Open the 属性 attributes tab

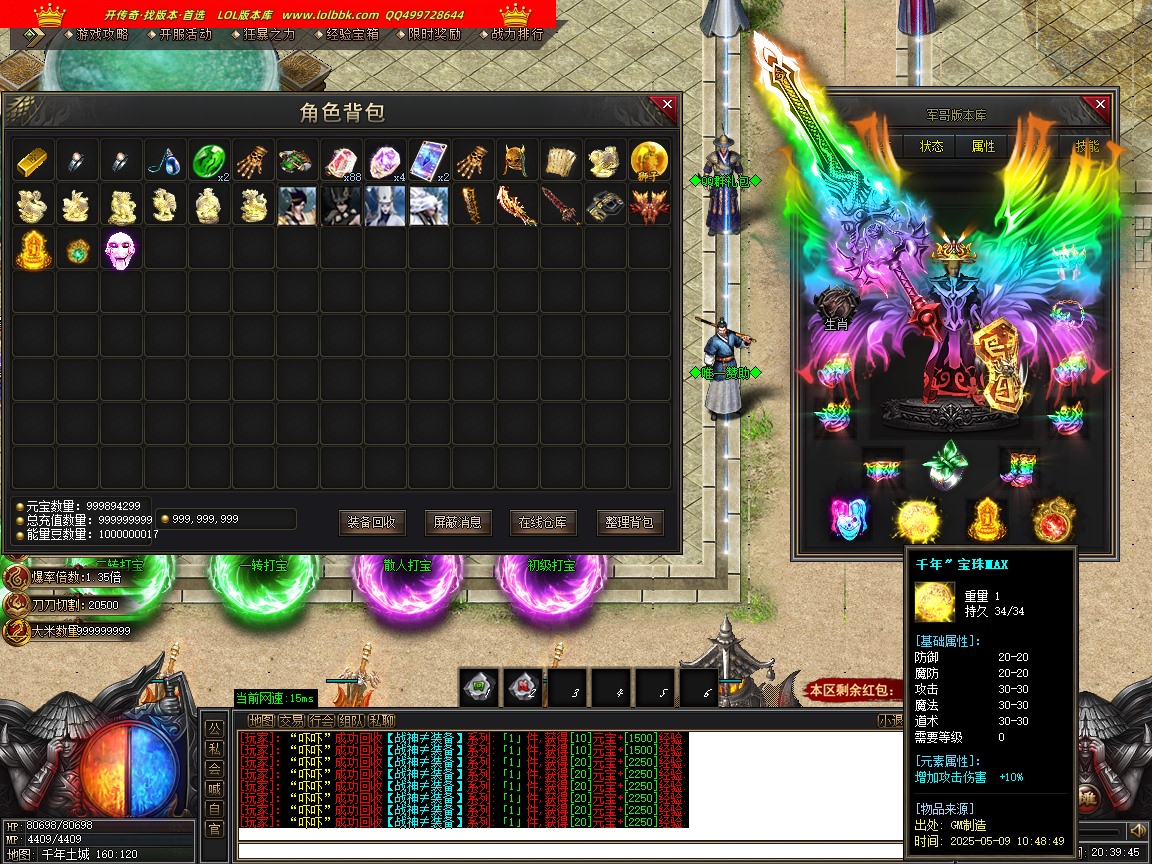click(983, 146)
